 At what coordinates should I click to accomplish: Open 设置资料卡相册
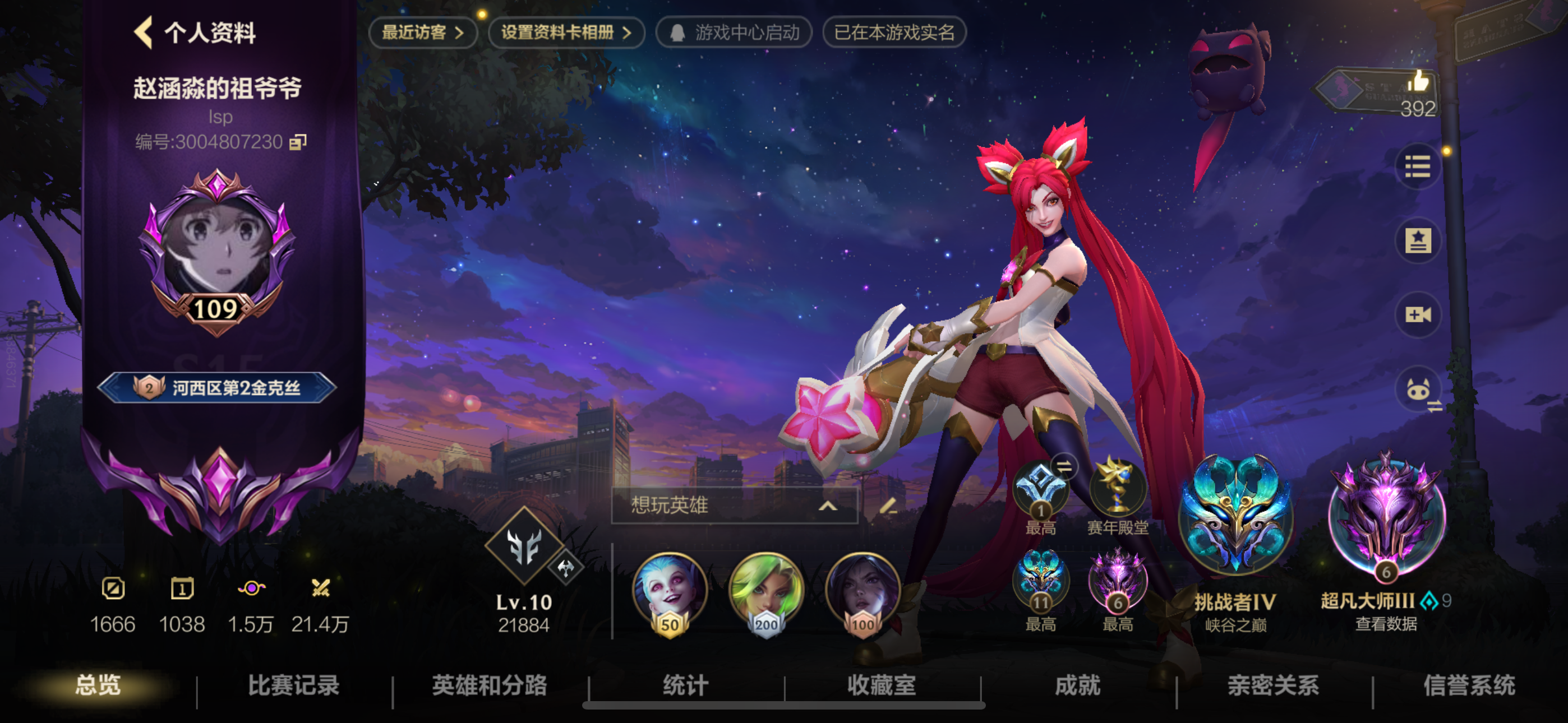click(x=565, y=34)
